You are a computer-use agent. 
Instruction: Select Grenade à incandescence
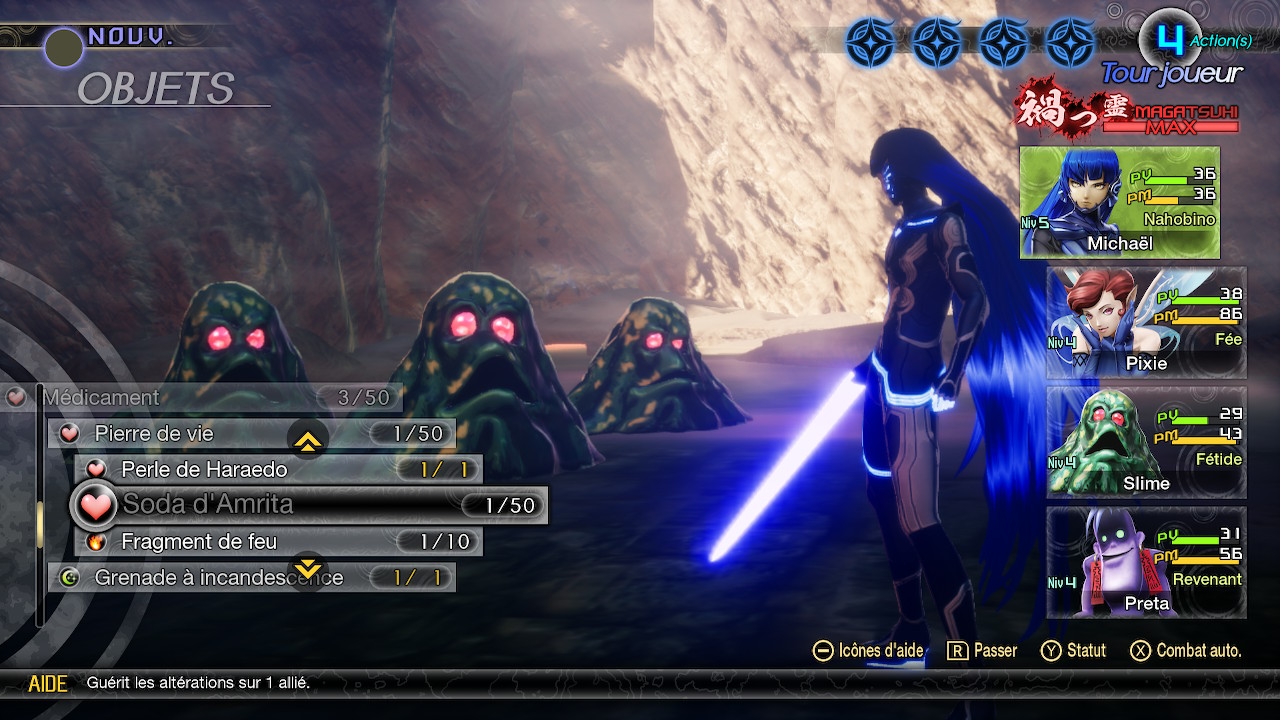click(x=250, y=578)
